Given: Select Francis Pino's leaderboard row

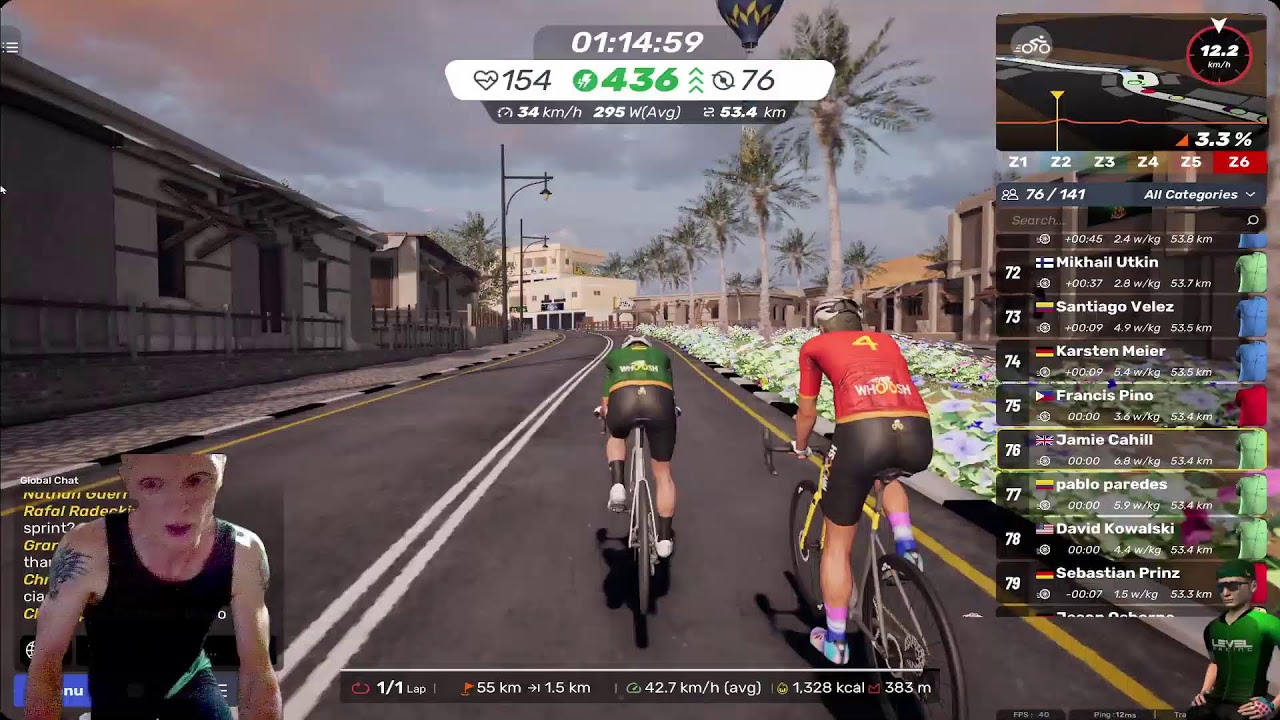Looking at the screenshot, I should (1130, 405).
